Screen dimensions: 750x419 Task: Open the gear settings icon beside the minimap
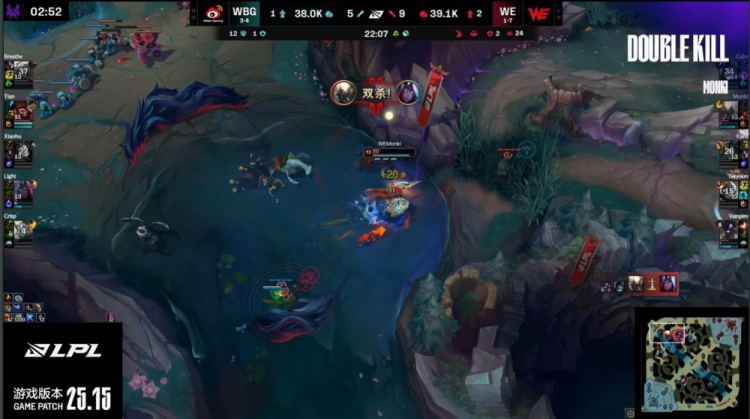click(x=629, y=411)
